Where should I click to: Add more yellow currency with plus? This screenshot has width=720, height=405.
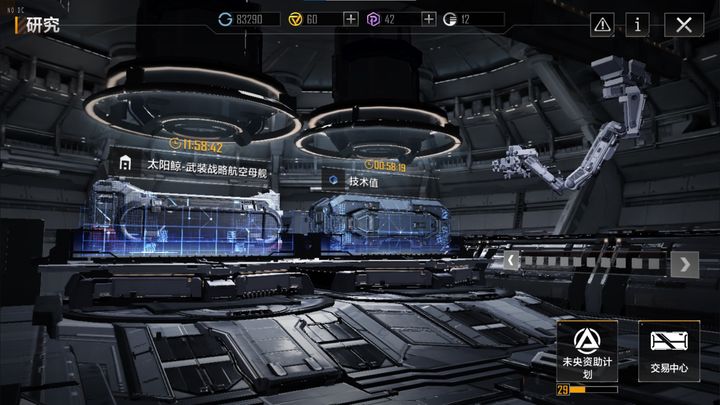(x=350, y=19)
